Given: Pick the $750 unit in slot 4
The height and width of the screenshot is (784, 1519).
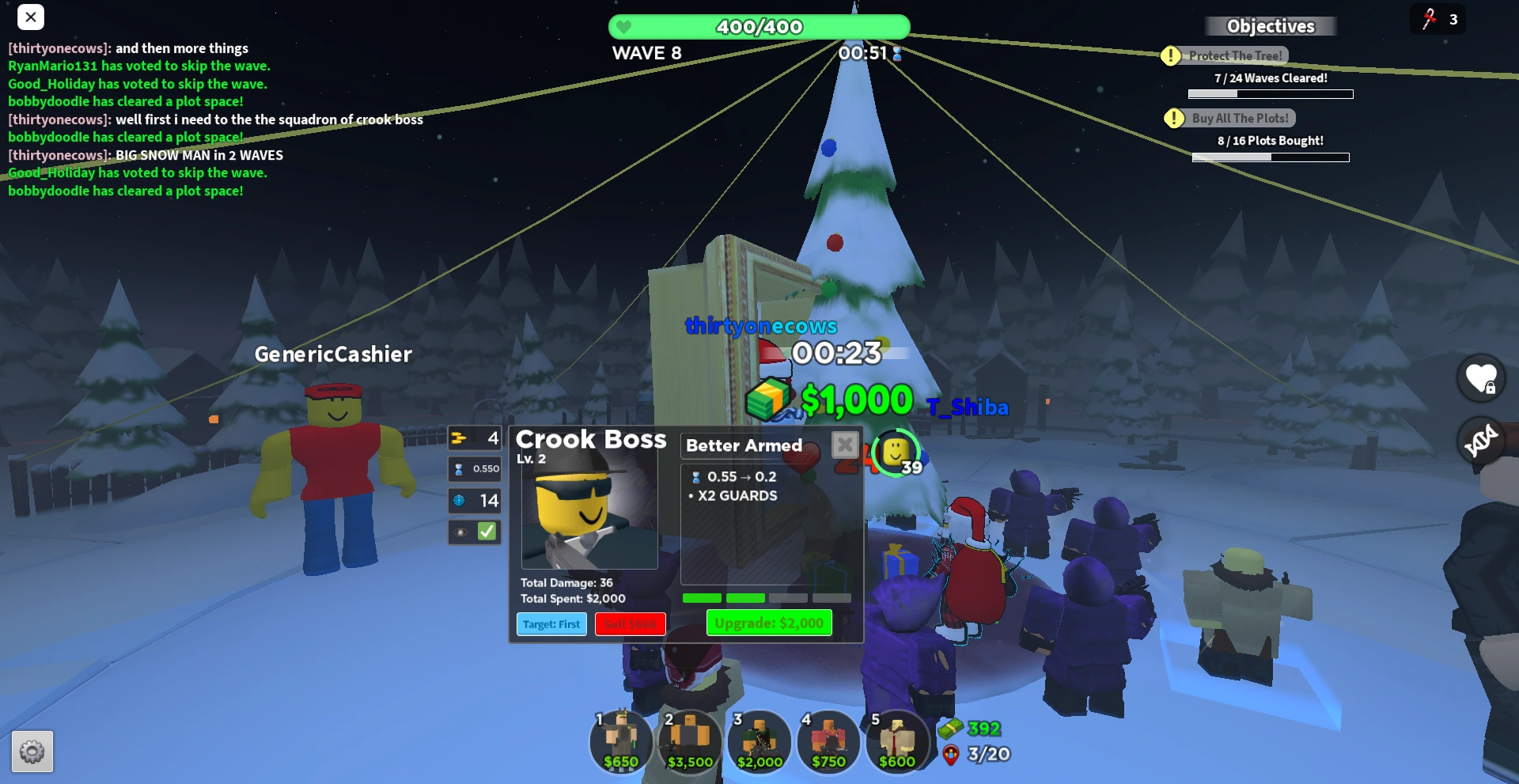Looking at the screenshot, I should coord(828,742).
